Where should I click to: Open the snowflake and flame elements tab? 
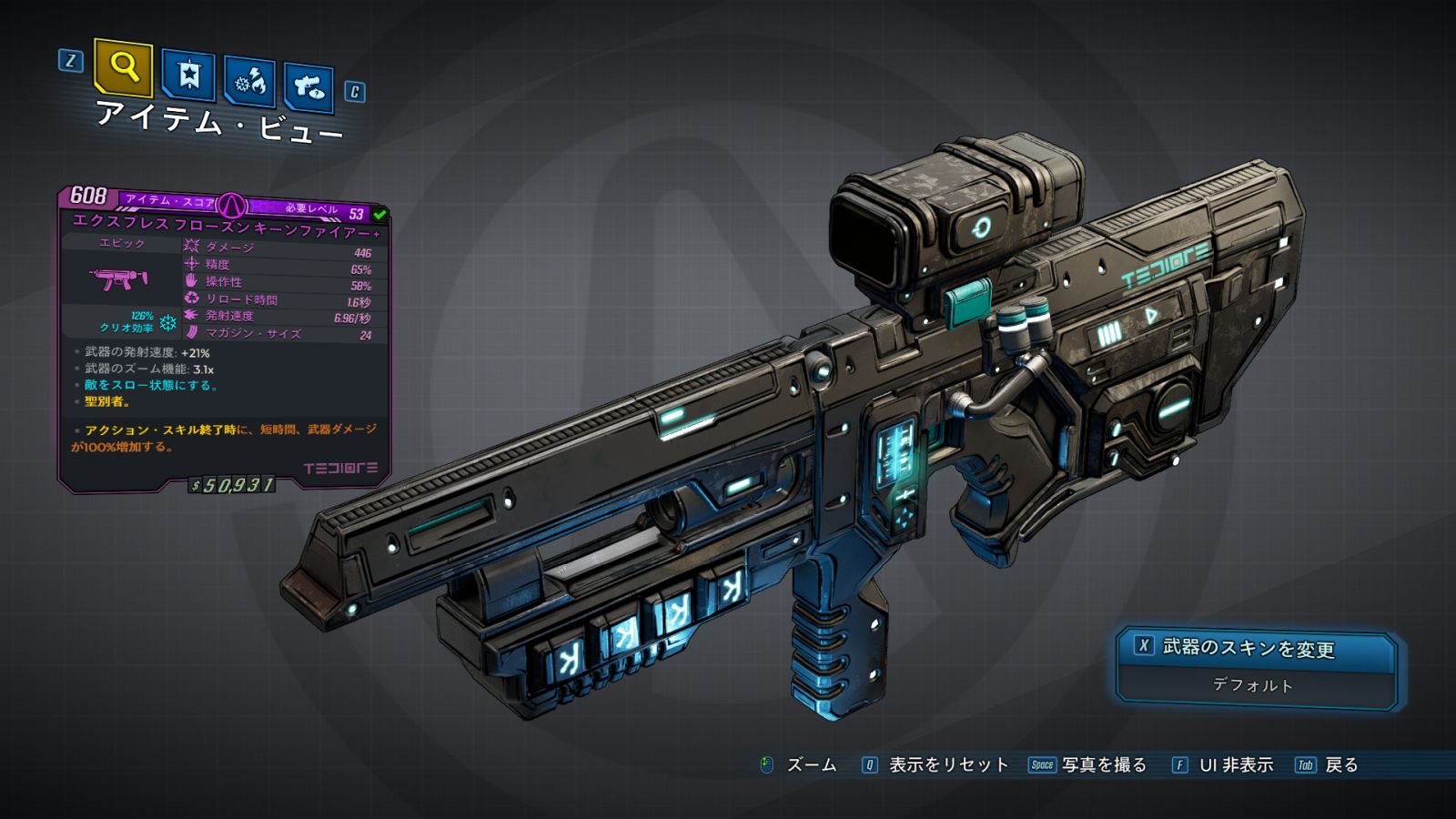click(x=249, y=83)
